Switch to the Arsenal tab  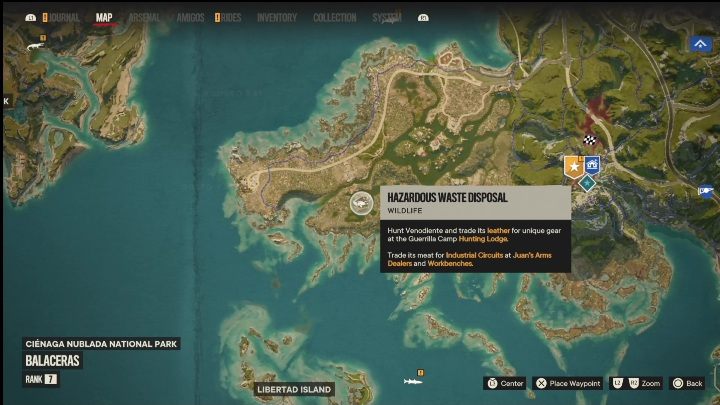[x=144, y=17]
